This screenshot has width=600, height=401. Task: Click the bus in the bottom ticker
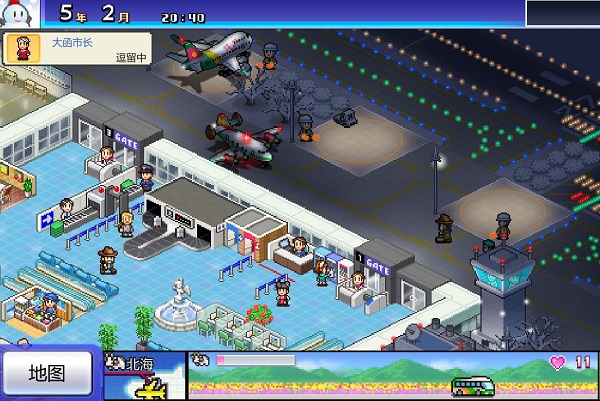474,385
